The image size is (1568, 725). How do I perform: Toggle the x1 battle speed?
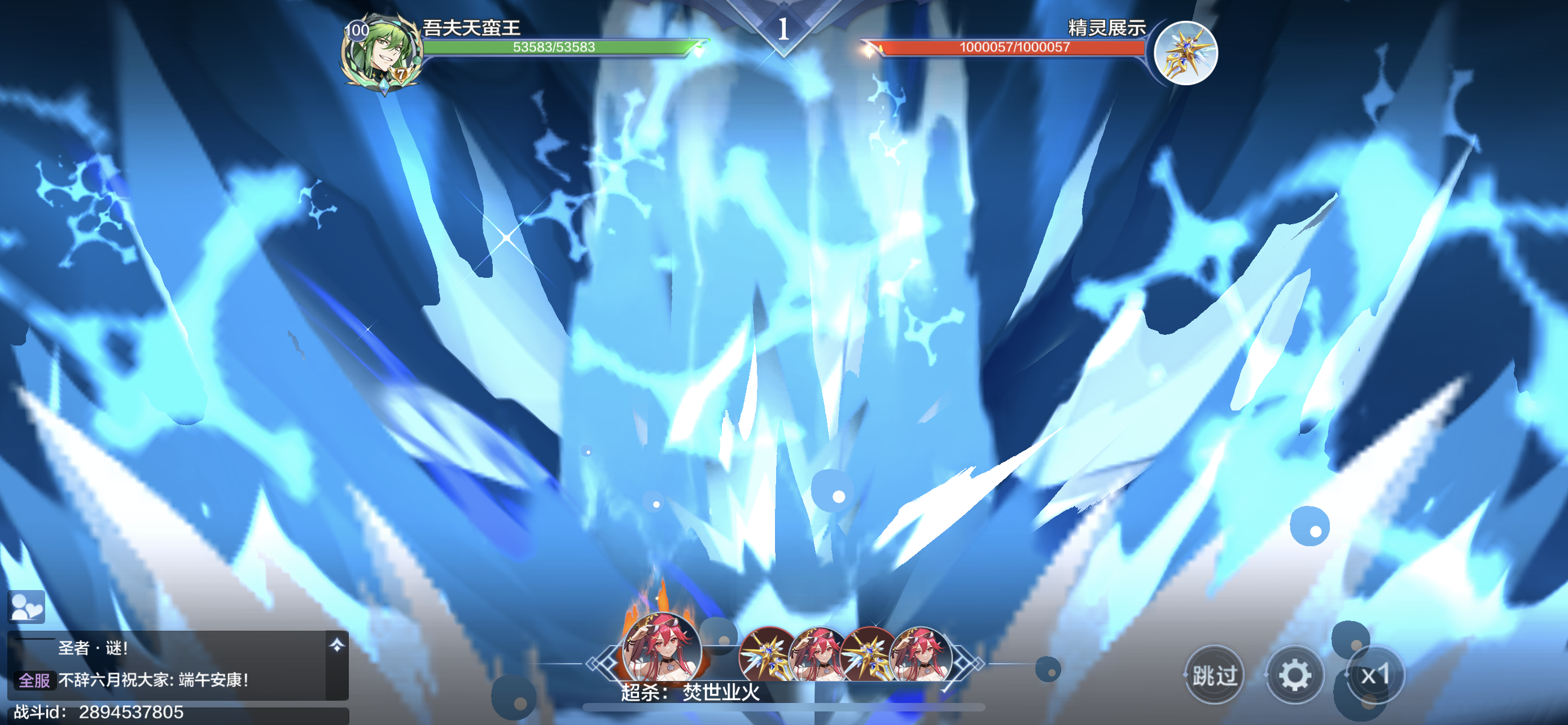coord(1375,675)
